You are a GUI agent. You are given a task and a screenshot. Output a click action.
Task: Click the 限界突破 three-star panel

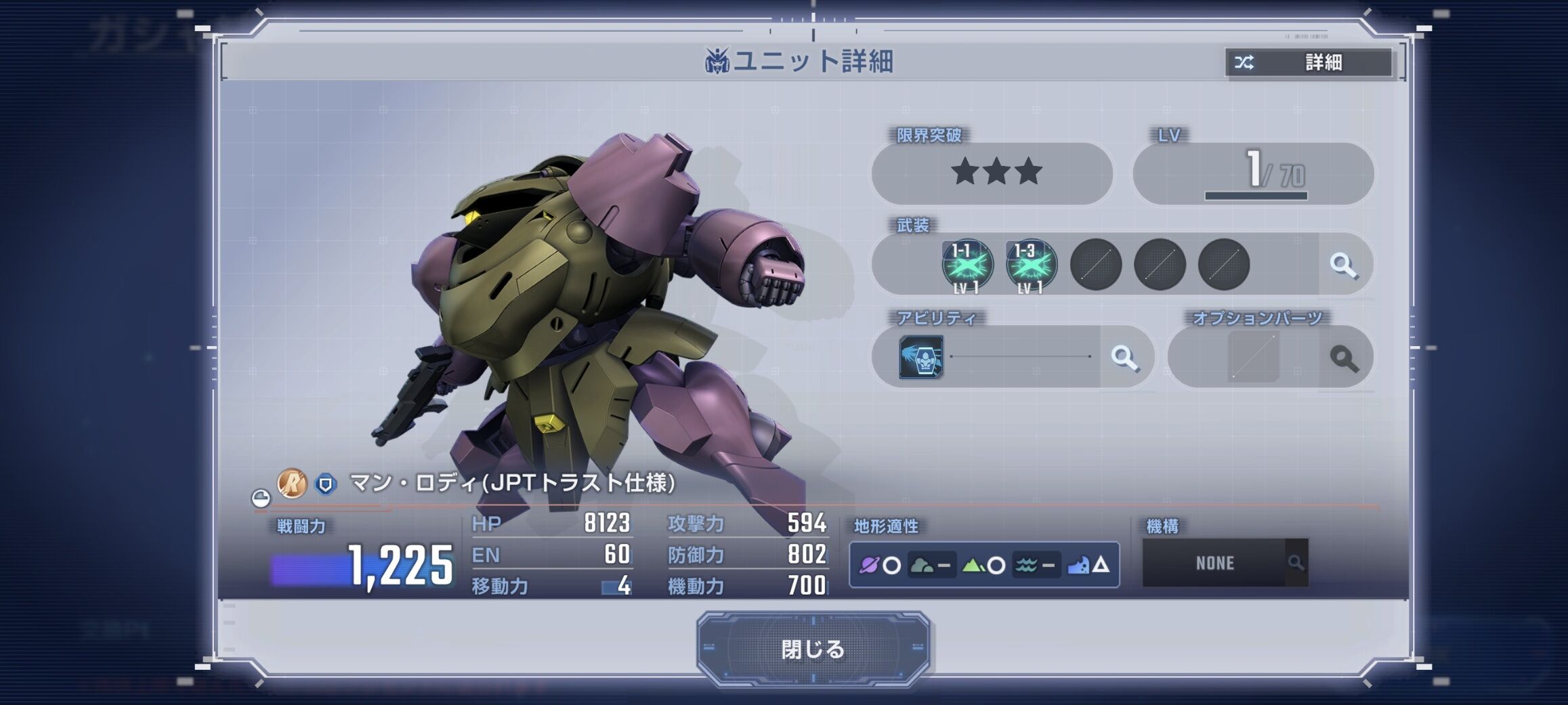tap(992, 173)
